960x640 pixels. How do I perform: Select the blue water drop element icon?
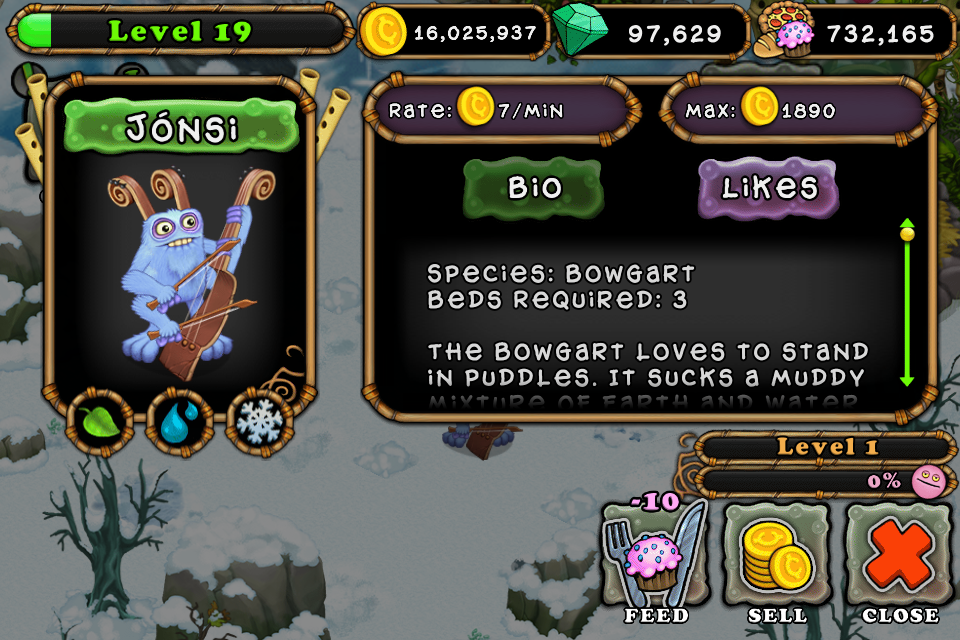[x=179, y=422]
